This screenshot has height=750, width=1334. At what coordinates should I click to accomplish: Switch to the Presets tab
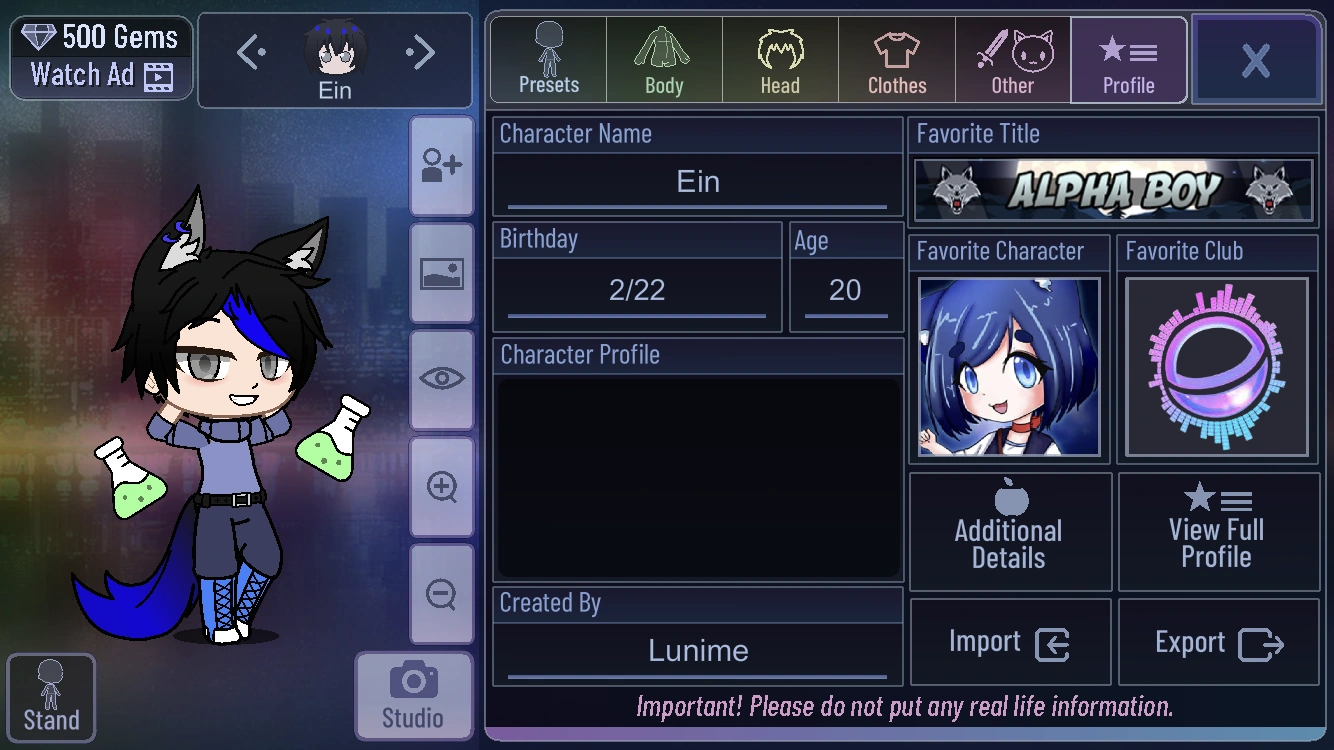547,60
